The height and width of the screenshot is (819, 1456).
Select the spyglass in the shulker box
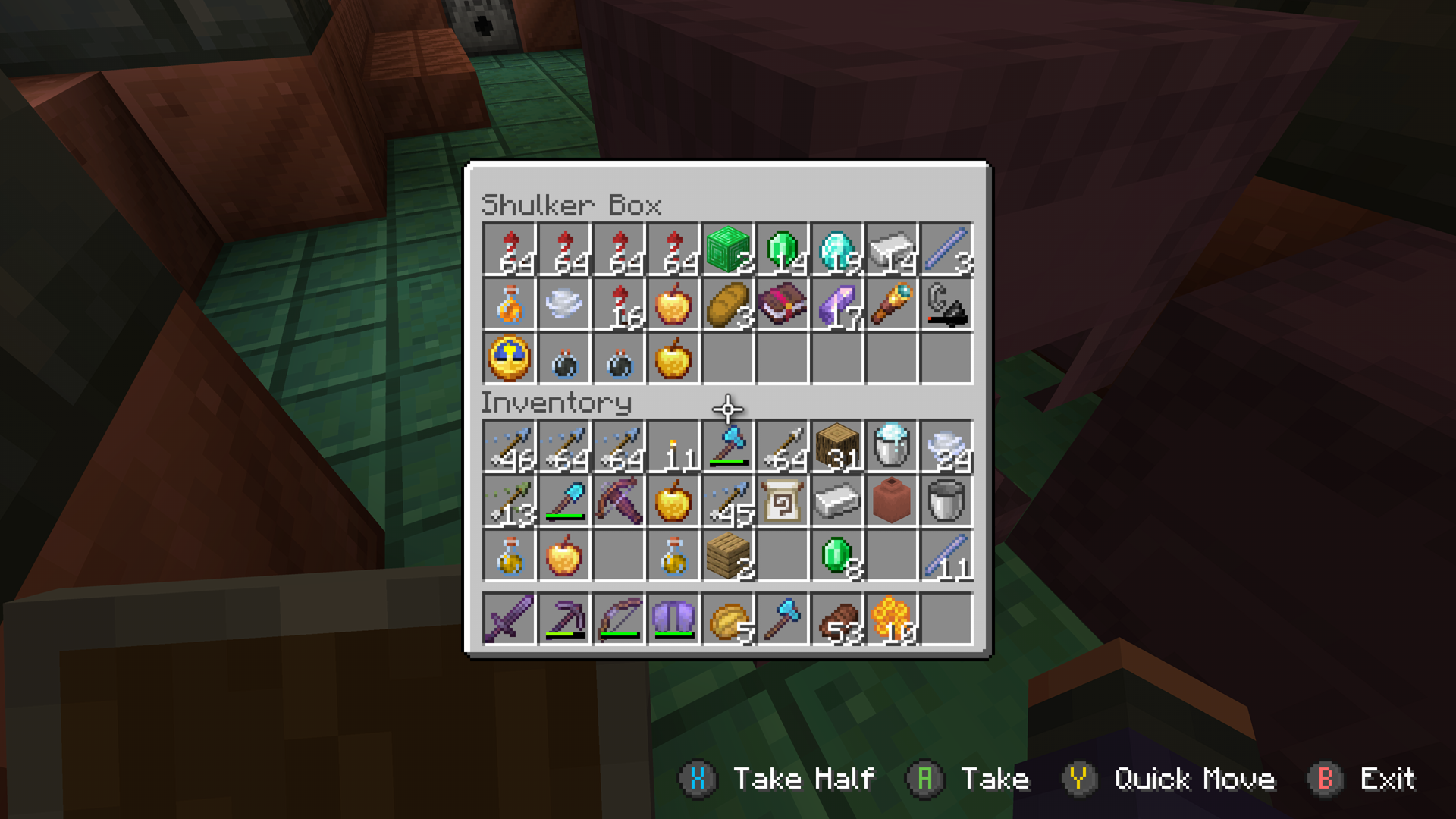click(890, 305)
